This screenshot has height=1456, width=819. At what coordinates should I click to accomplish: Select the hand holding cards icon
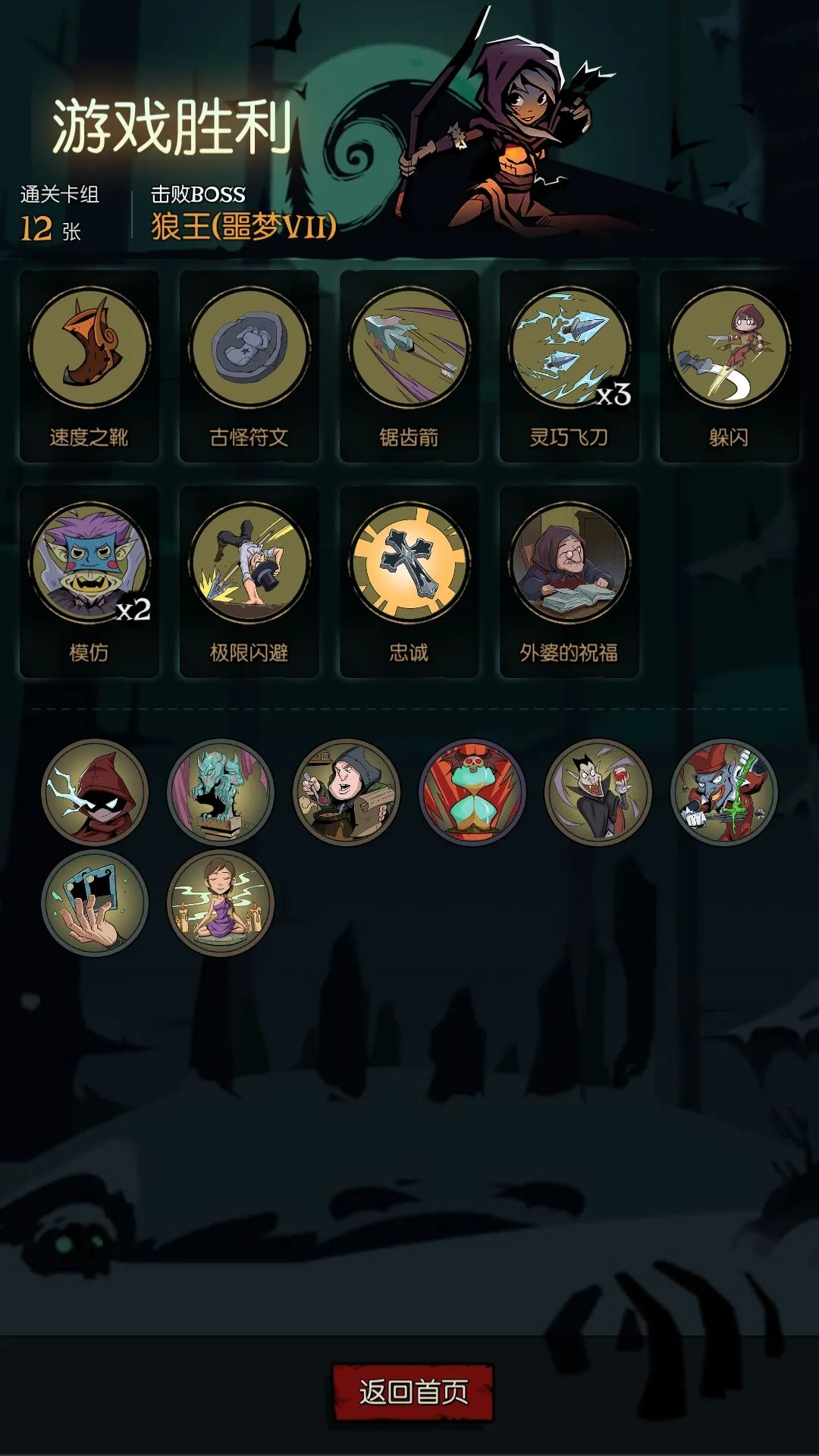tap(95, 903)
